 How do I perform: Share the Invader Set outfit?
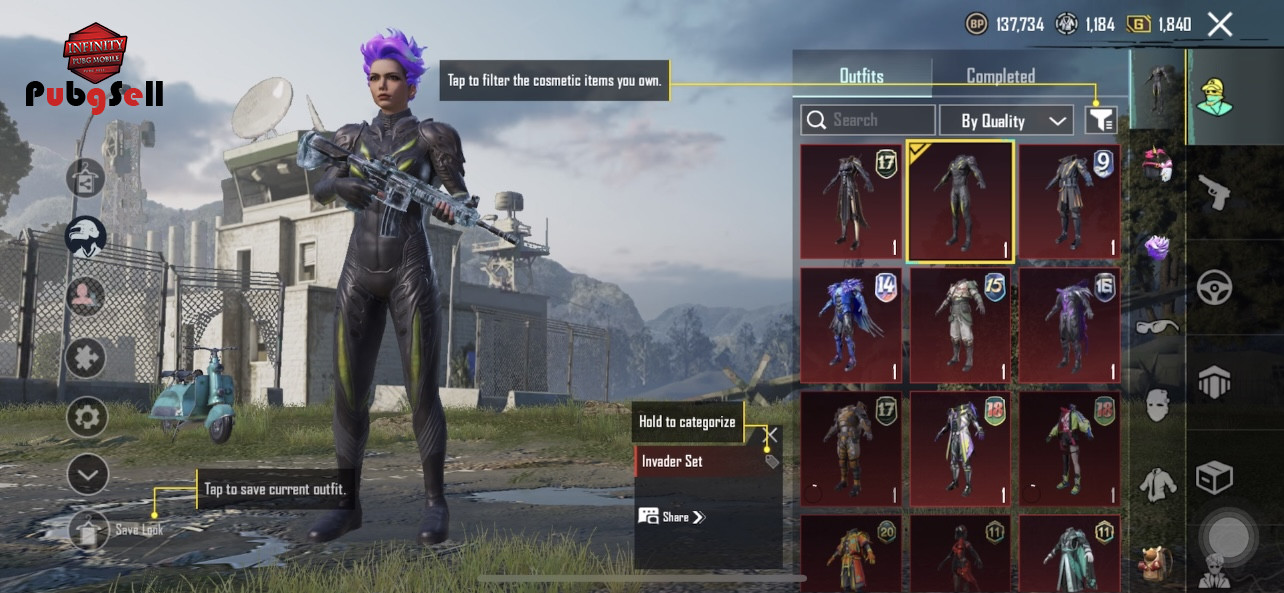(x=673, y=517)
